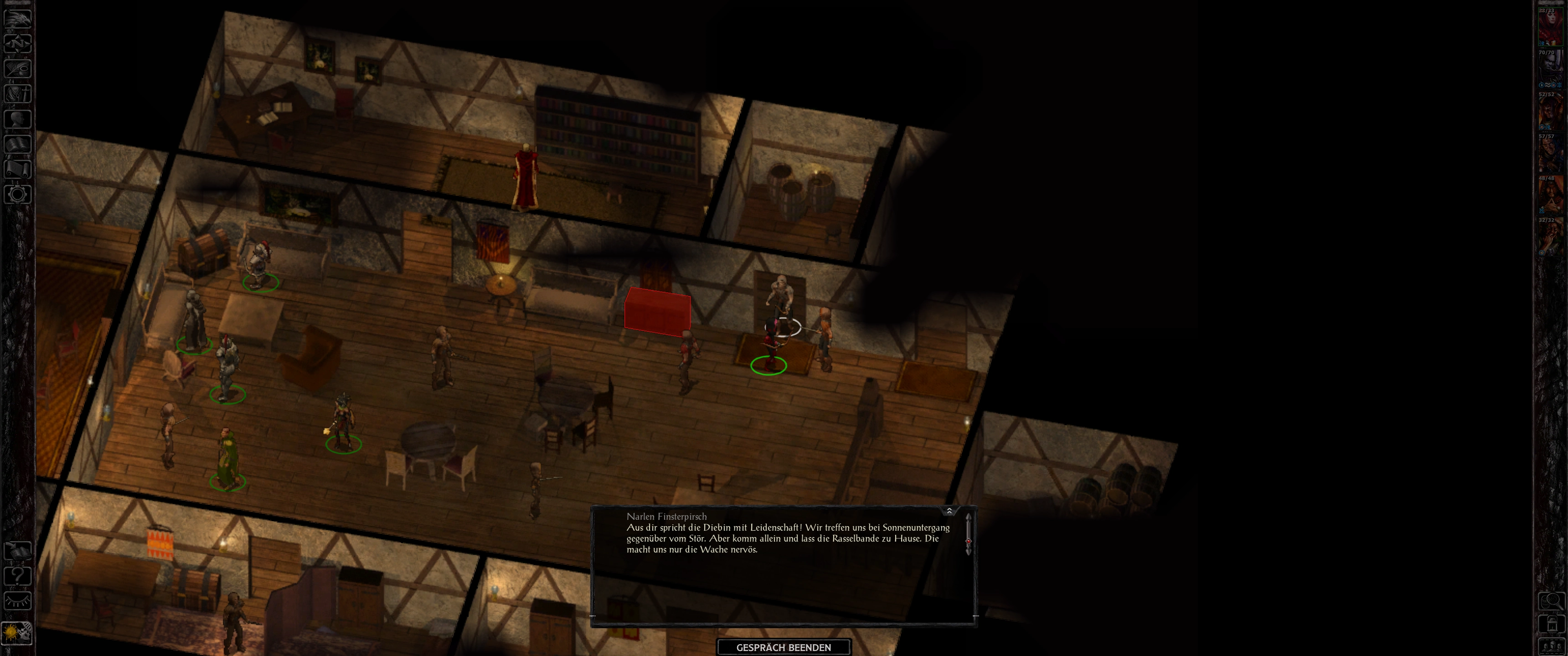Screen dimensions: 1568x656
Task: Open help with the question mark icon
Action: point(17,576)
